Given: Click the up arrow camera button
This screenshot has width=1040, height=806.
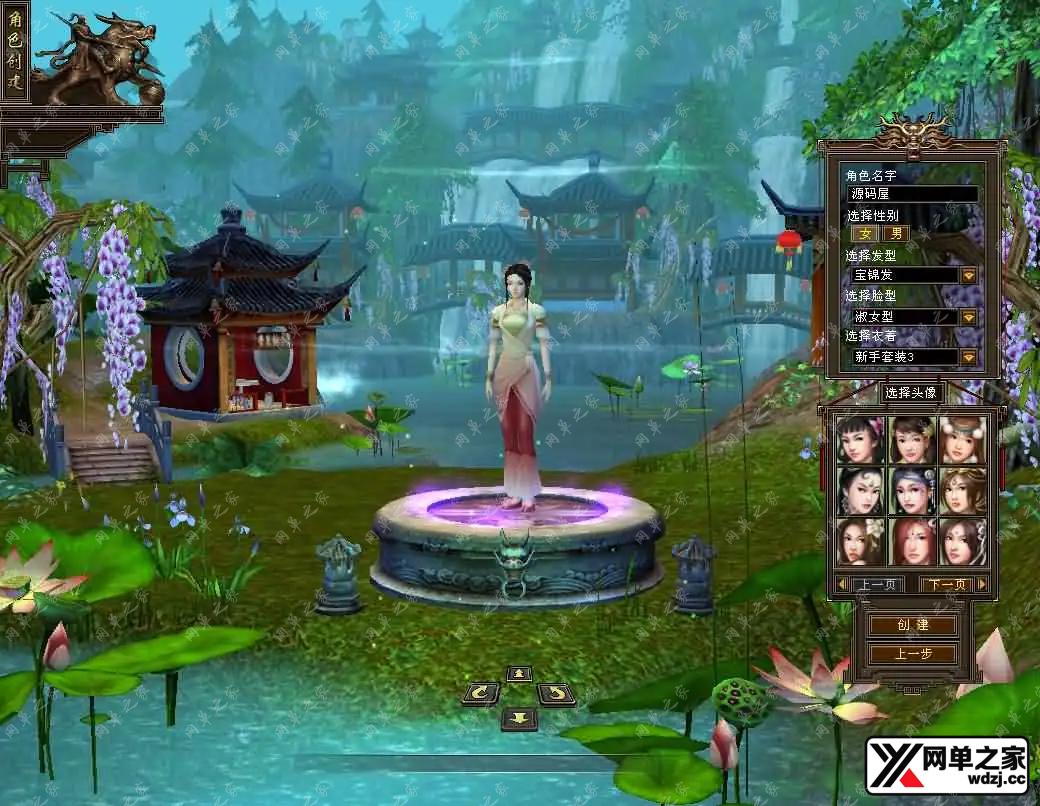Looking at the screenshot, I should click(518, 674).
